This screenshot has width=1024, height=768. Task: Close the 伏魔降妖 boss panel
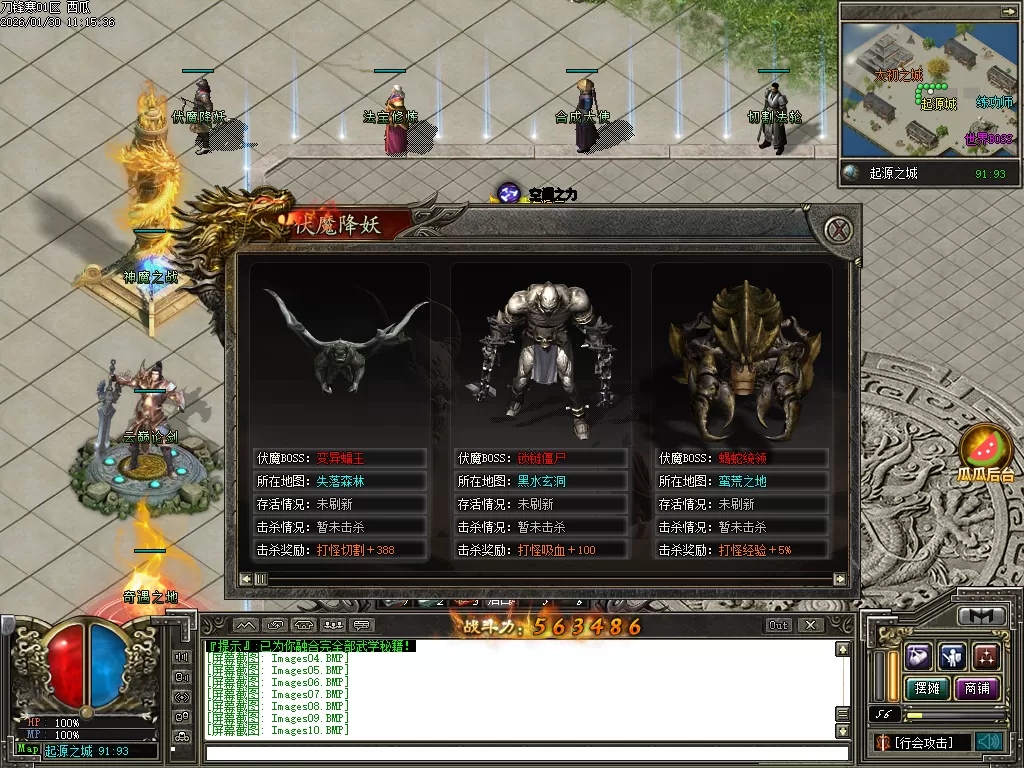(842, 229)
